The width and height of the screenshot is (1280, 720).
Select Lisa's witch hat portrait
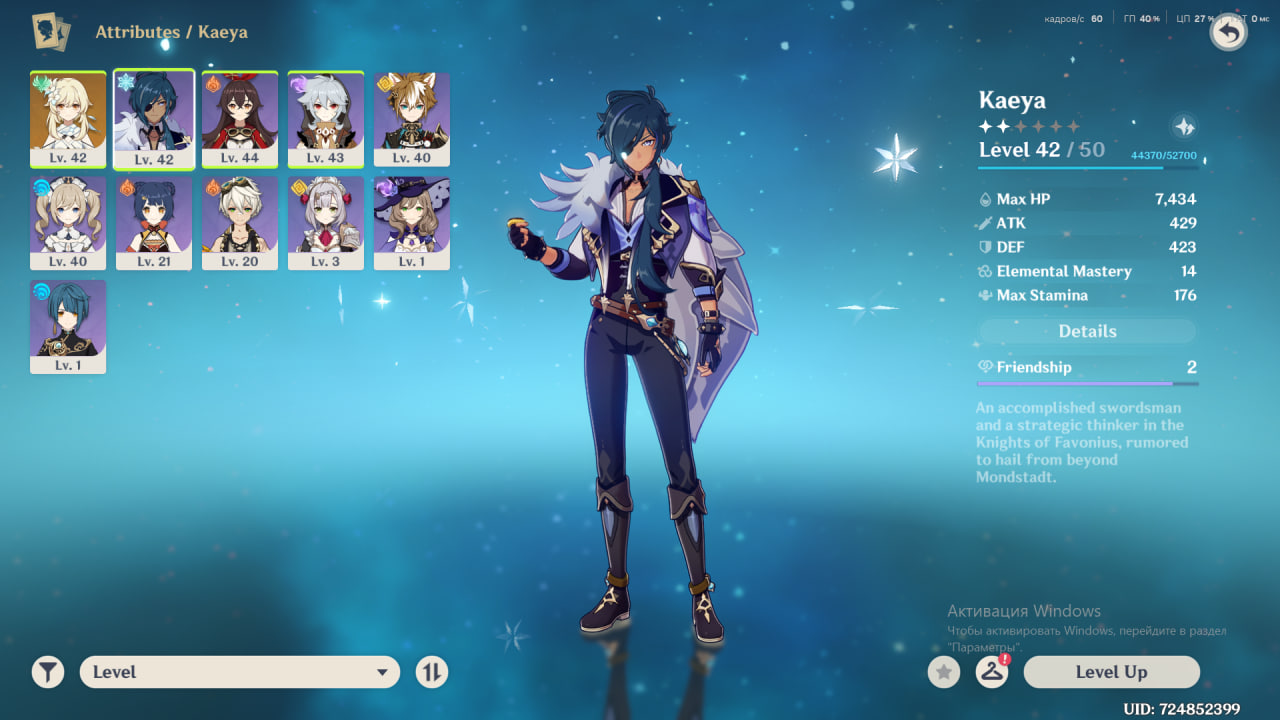(412, 223)
